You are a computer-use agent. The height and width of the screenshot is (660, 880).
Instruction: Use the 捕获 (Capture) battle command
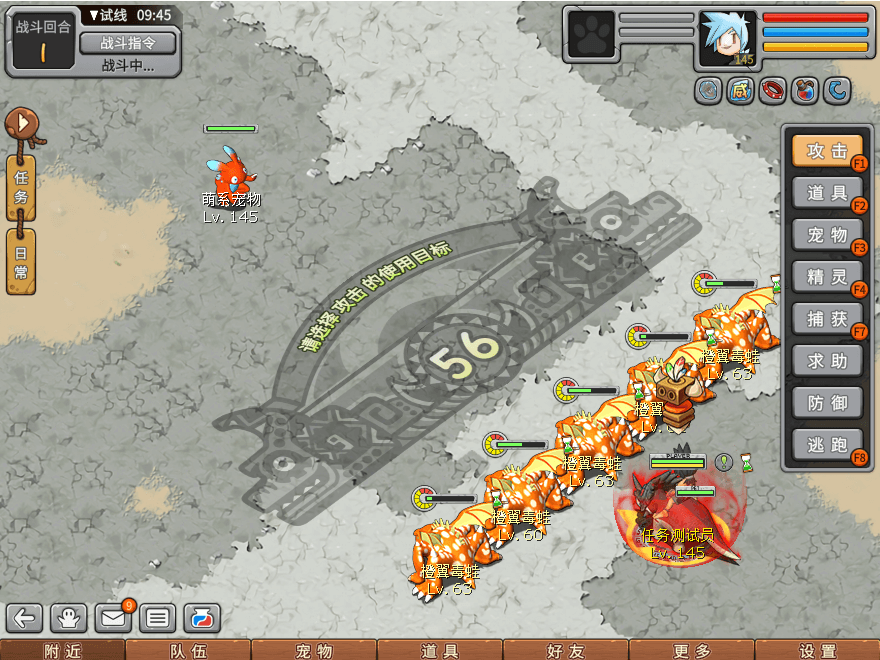827,319
